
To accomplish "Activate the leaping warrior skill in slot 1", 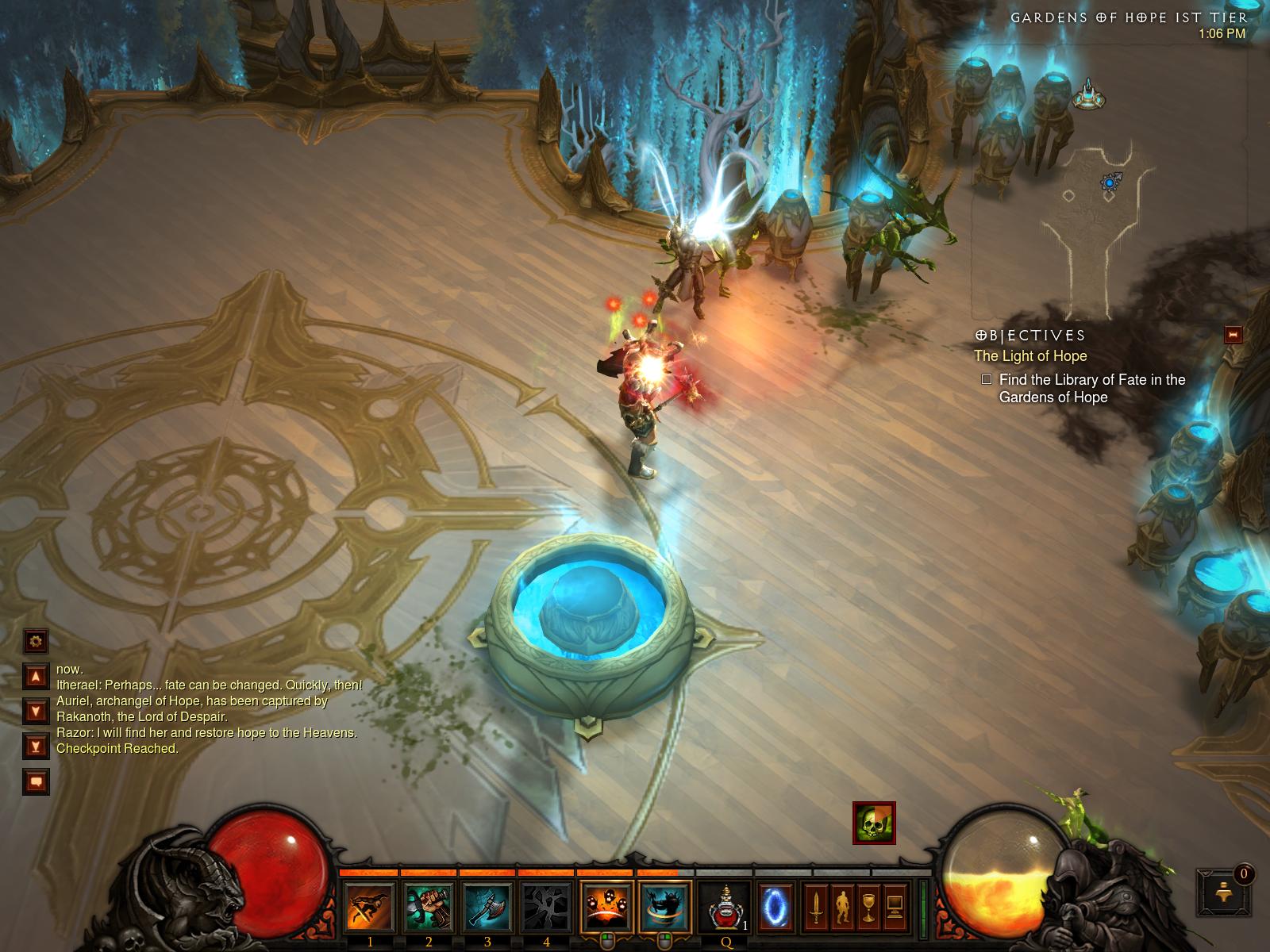I will click(x=370, y=906).
